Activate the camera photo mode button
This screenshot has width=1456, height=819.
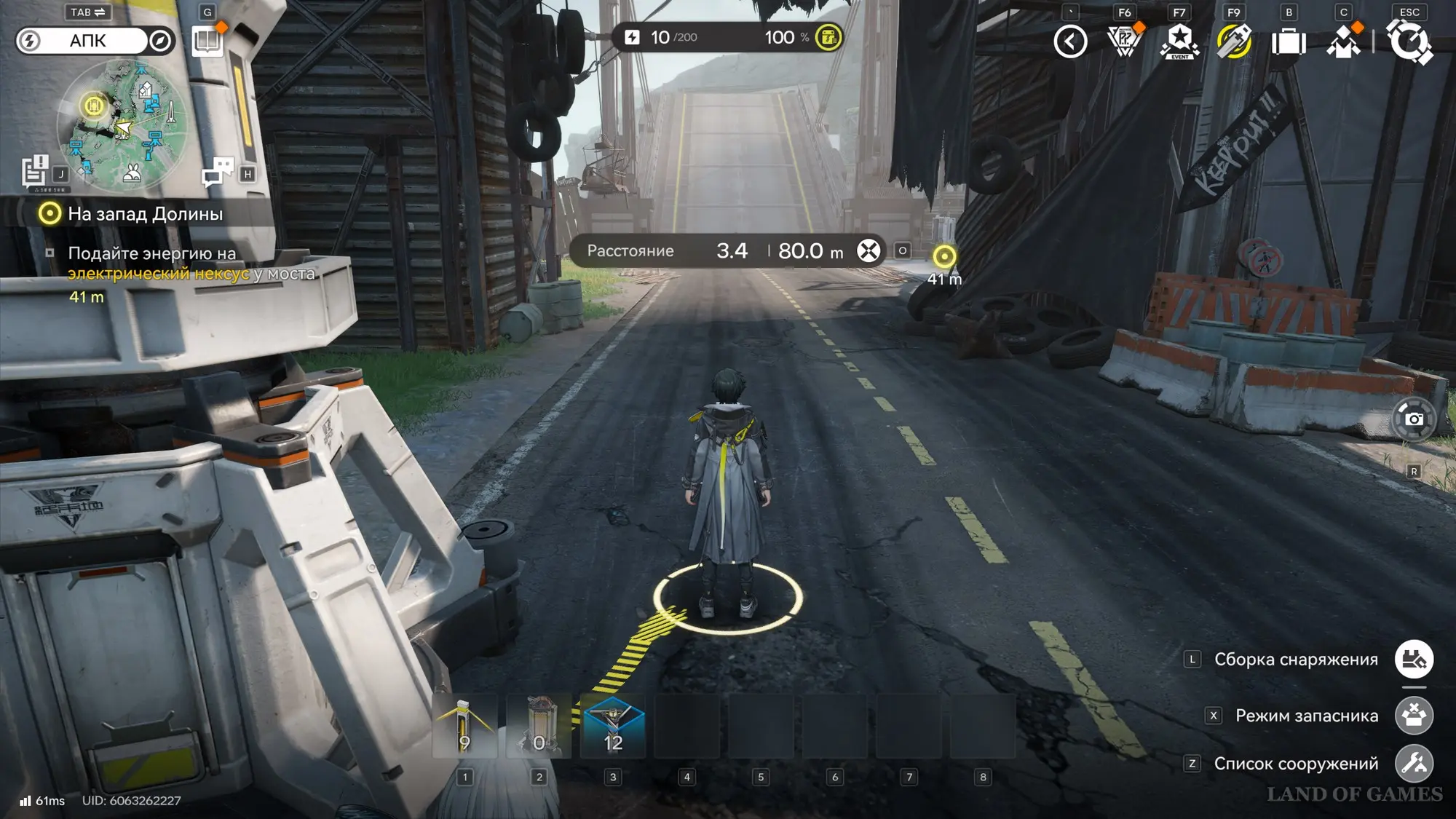(1414, 419)
